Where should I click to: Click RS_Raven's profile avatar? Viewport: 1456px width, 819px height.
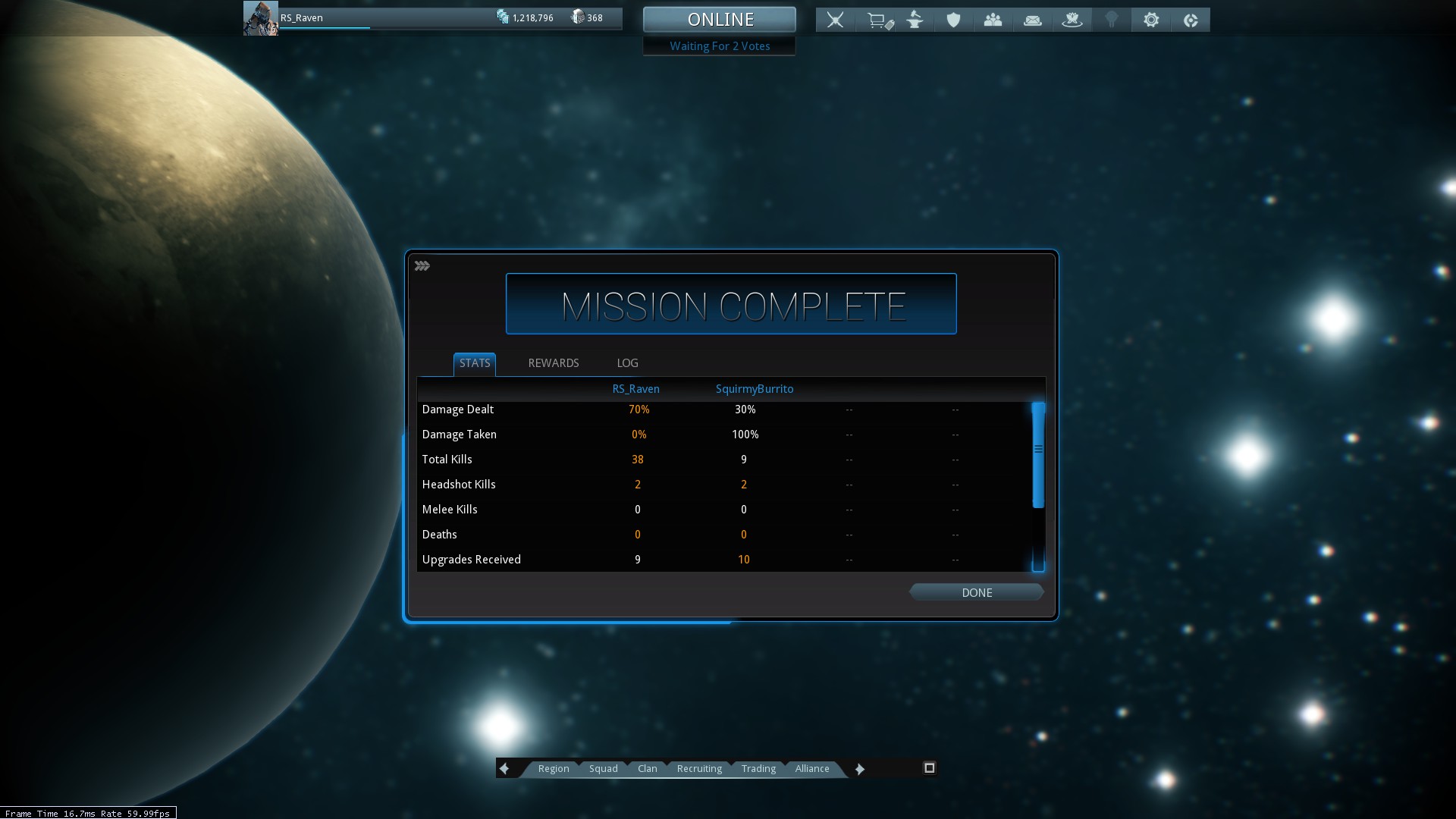[x=260, y=18]
